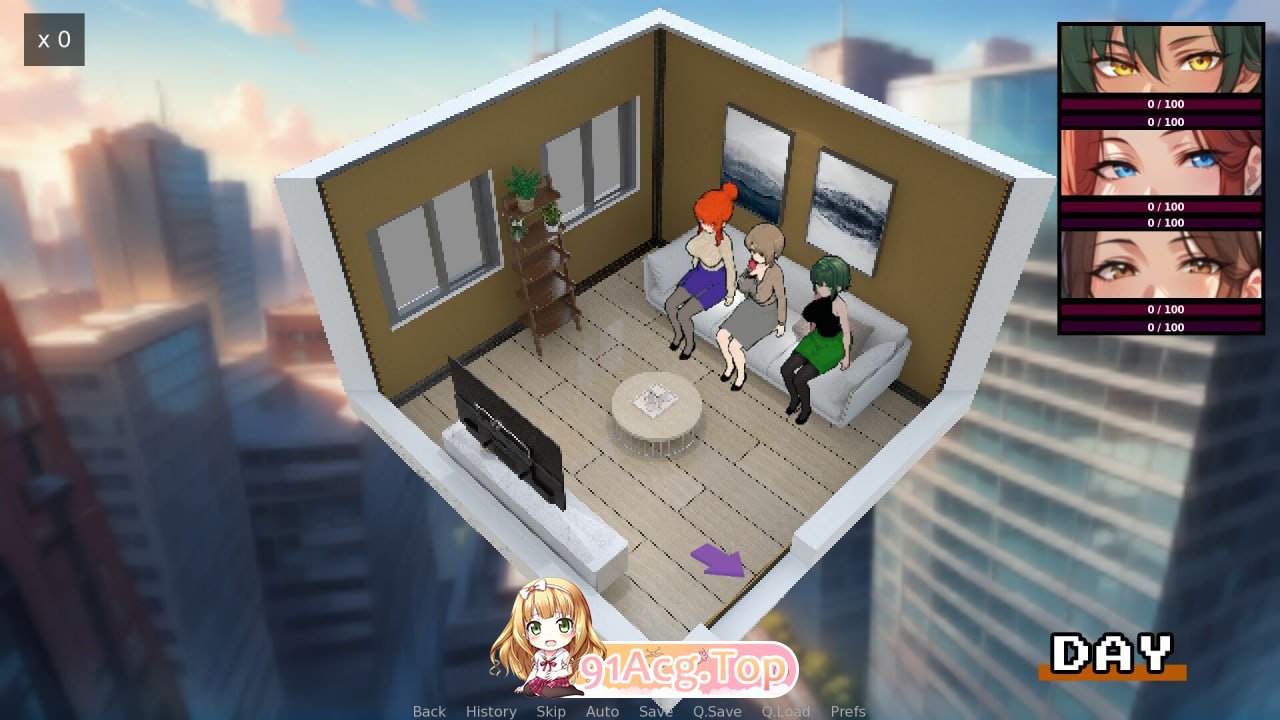The width and height of the screenshot is (1280, 720).
Task: Enable Skip mode
Action: point(551,711)
